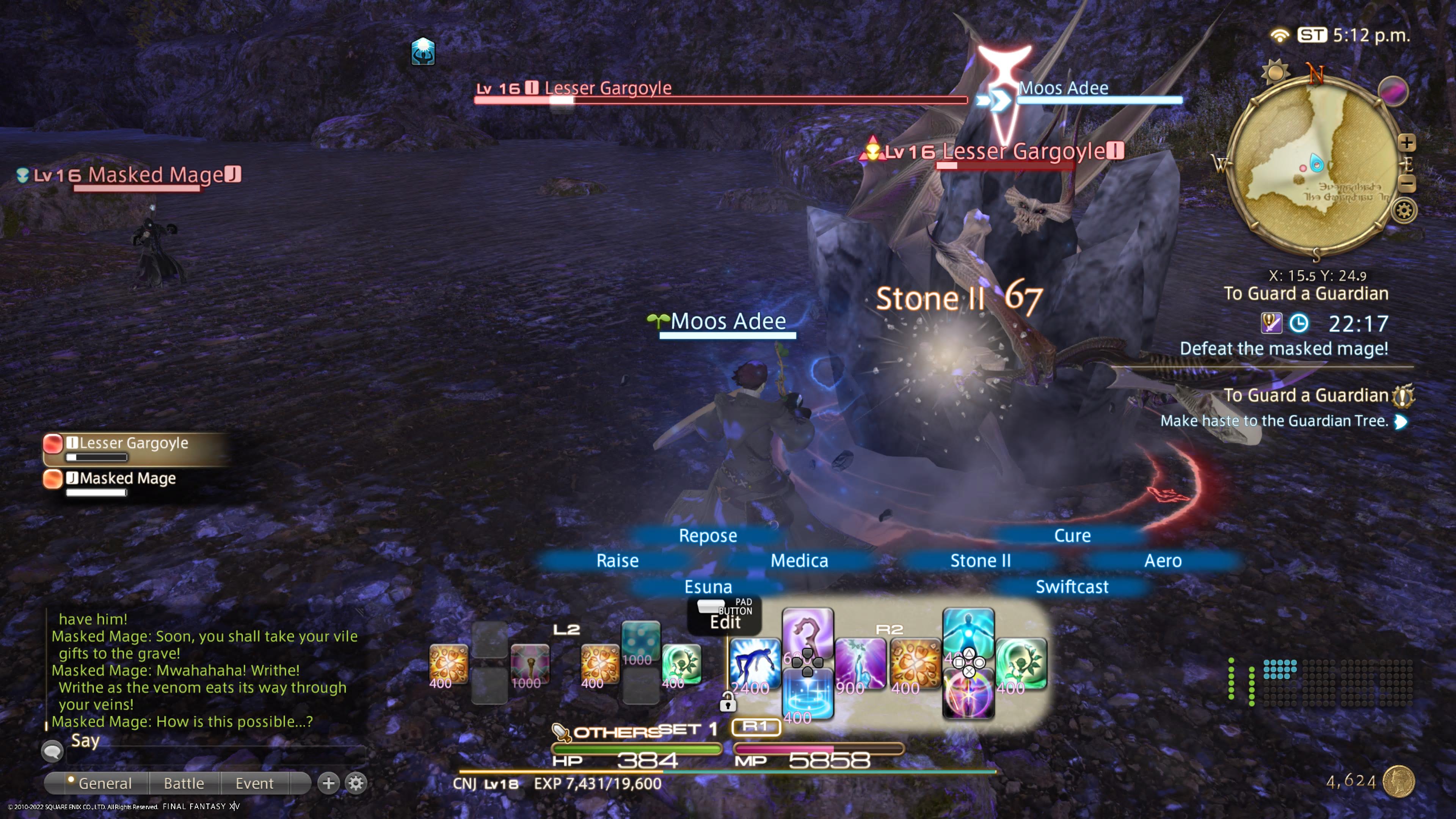Screen dimensions: 1456x819
Task: Target Lesser Gargoyle in the enemy list
Action: tap(133, 443)
